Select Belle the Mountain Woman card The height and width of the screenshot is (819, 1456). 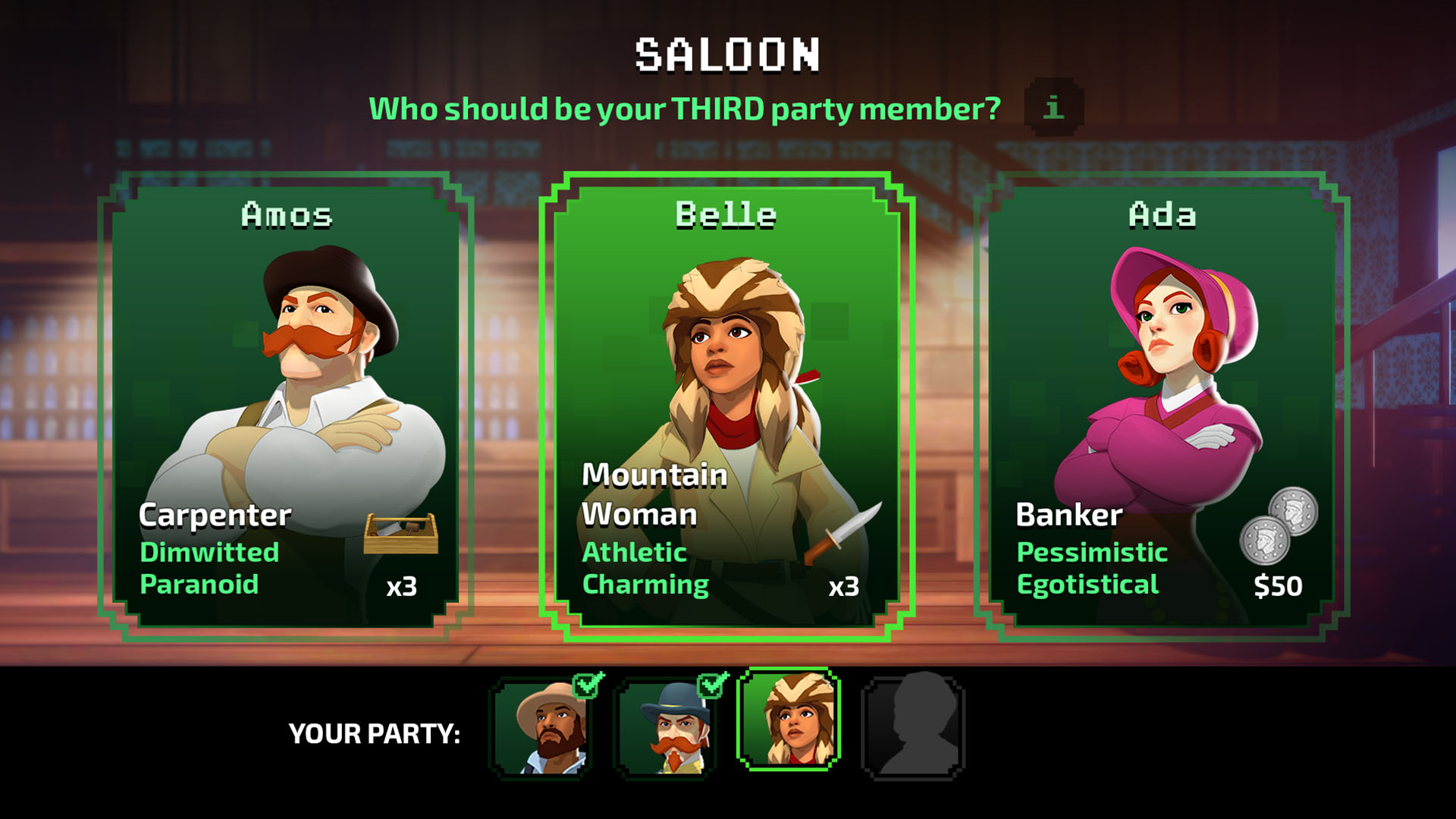[x=726, y=407]
